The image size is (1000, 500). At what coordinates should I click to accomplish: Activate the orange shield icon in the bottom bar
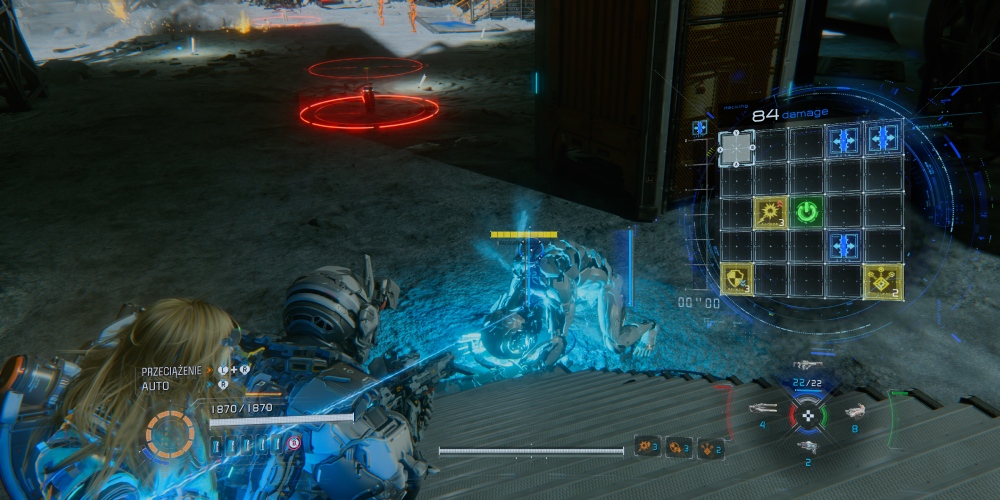coord(678,446)
